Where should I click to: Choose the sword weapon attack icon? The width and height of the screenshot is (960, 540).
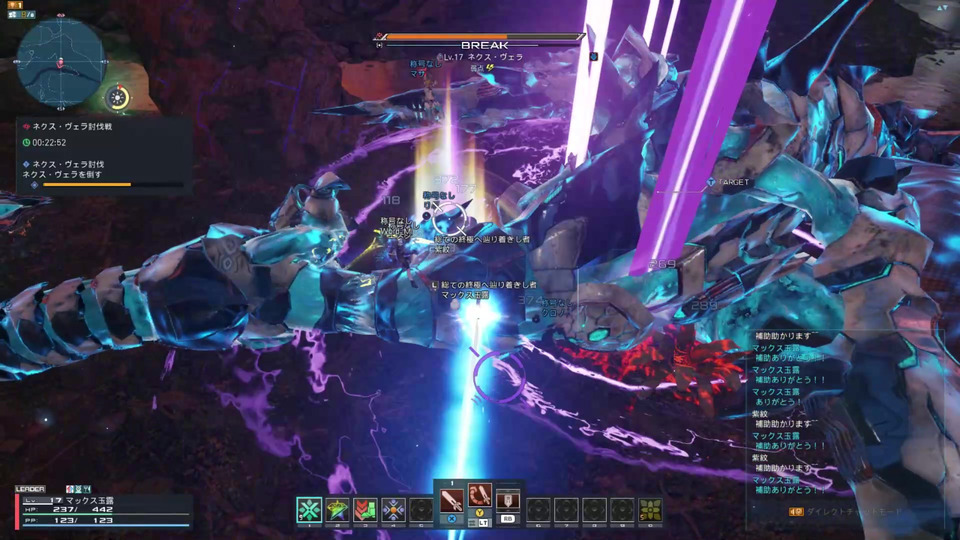[x=452, y=498]
